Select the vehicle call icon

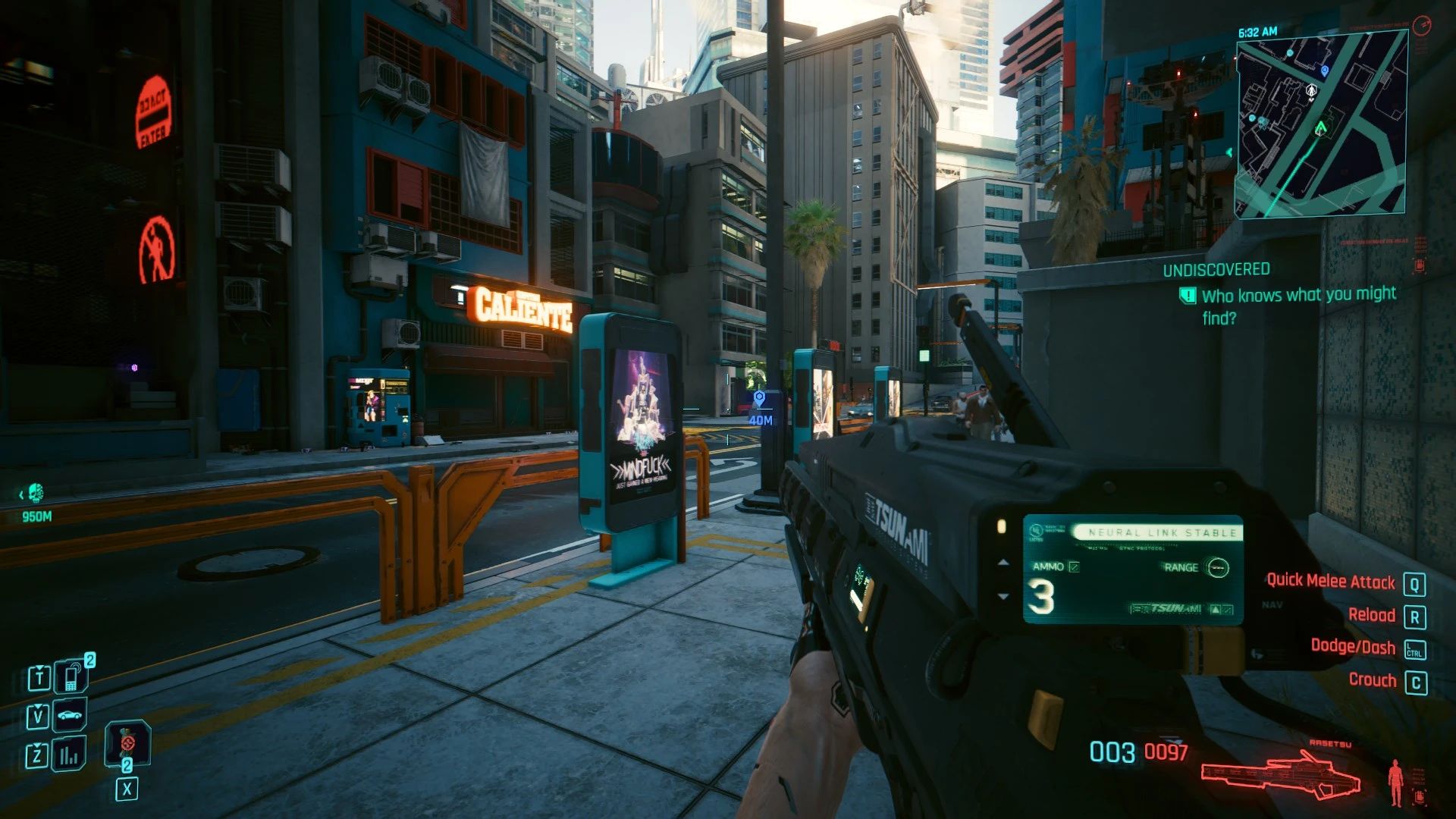click(70, 715)
